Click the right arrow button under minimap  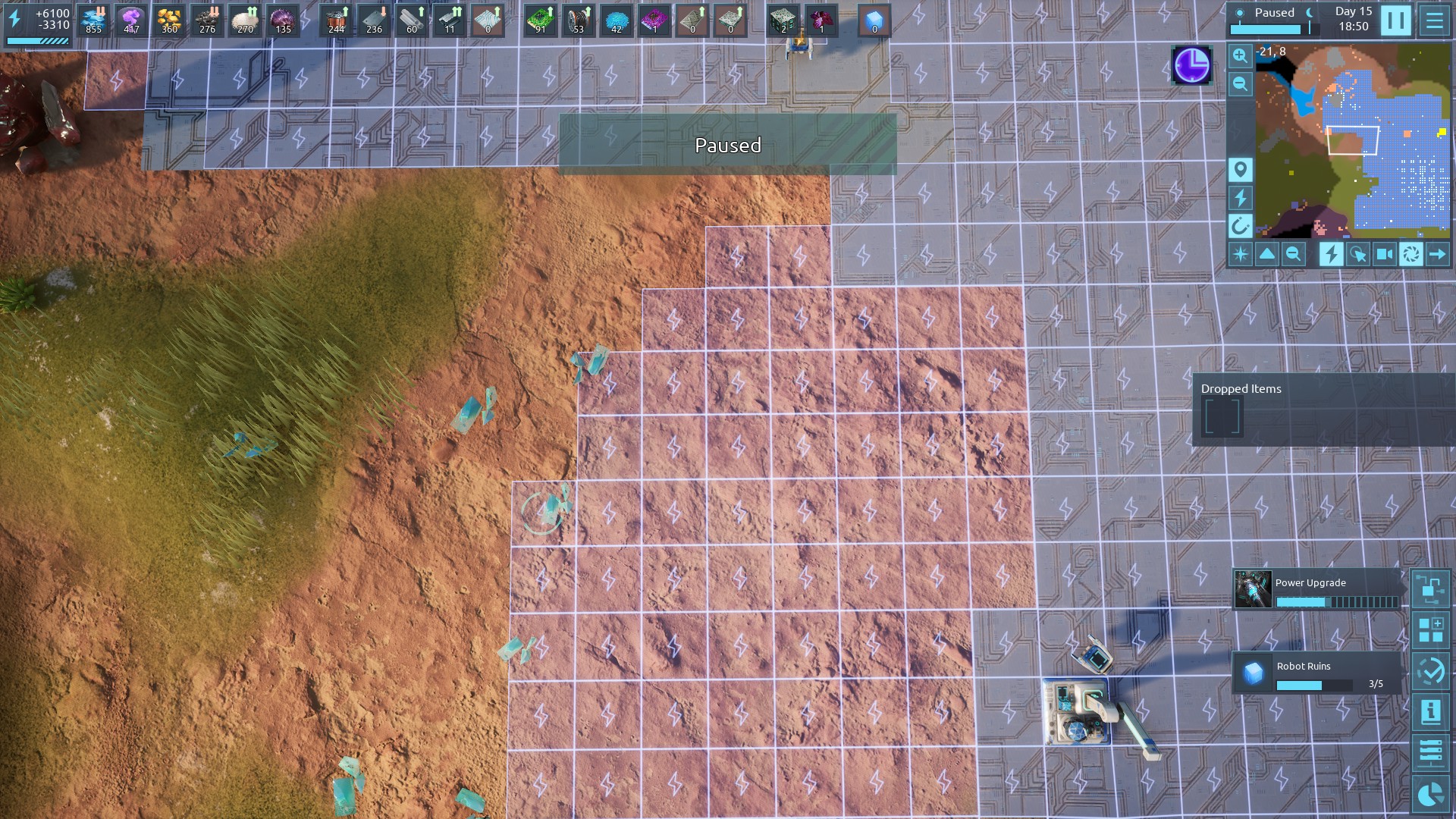[x=1437, y=255]
